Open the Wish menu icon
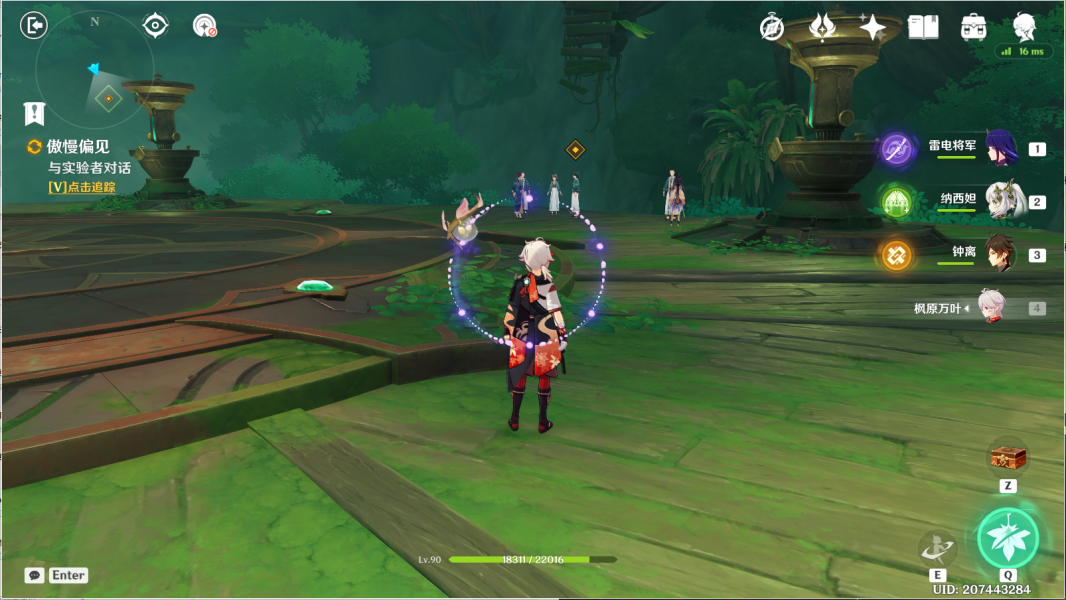Screen dimensions: 1066x600 [x=822, y=27]
